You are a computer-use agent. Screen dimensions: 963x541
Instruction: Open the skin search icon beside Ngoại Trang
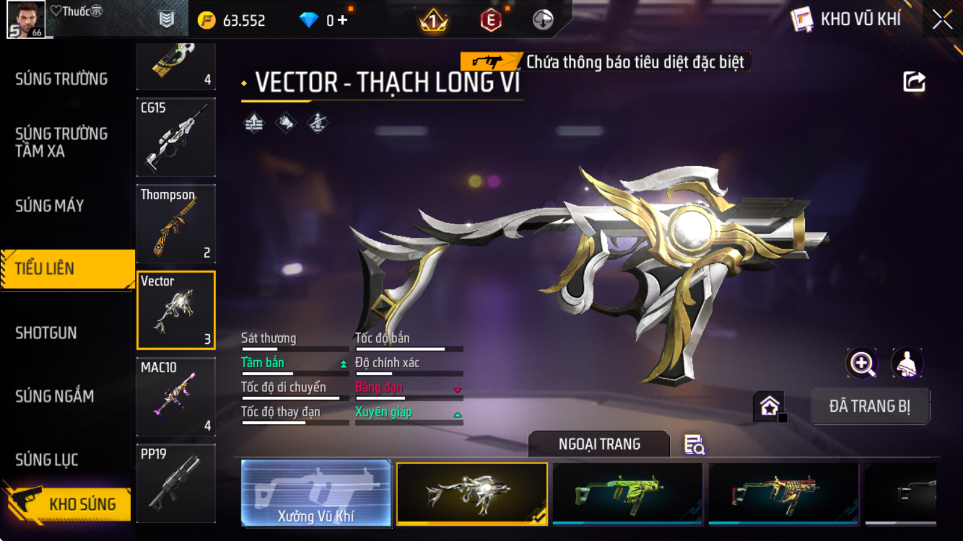pyautogui.click(x=694, y=445)
